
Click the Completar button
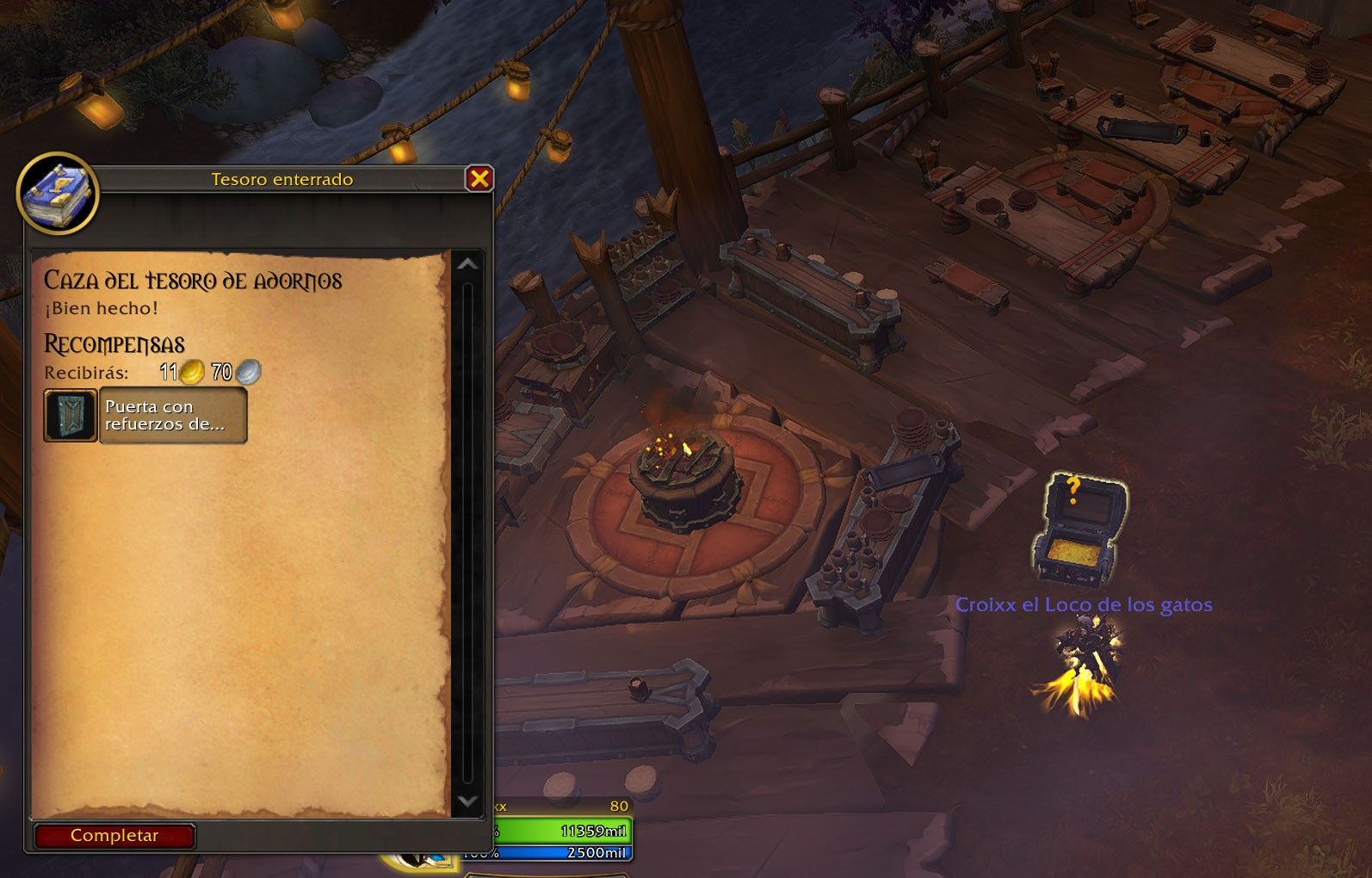point(114,836)
